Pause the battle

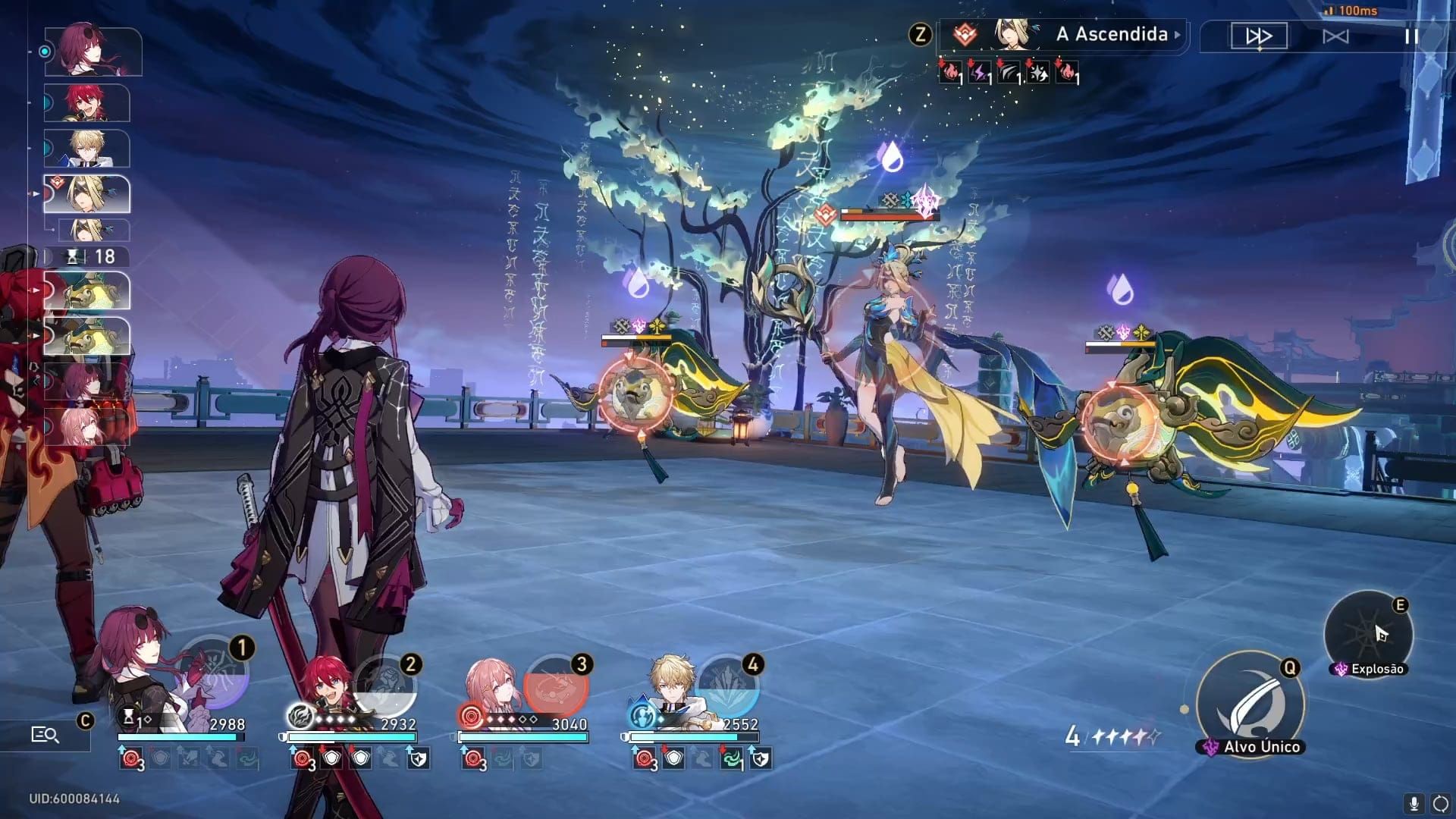1411,36
